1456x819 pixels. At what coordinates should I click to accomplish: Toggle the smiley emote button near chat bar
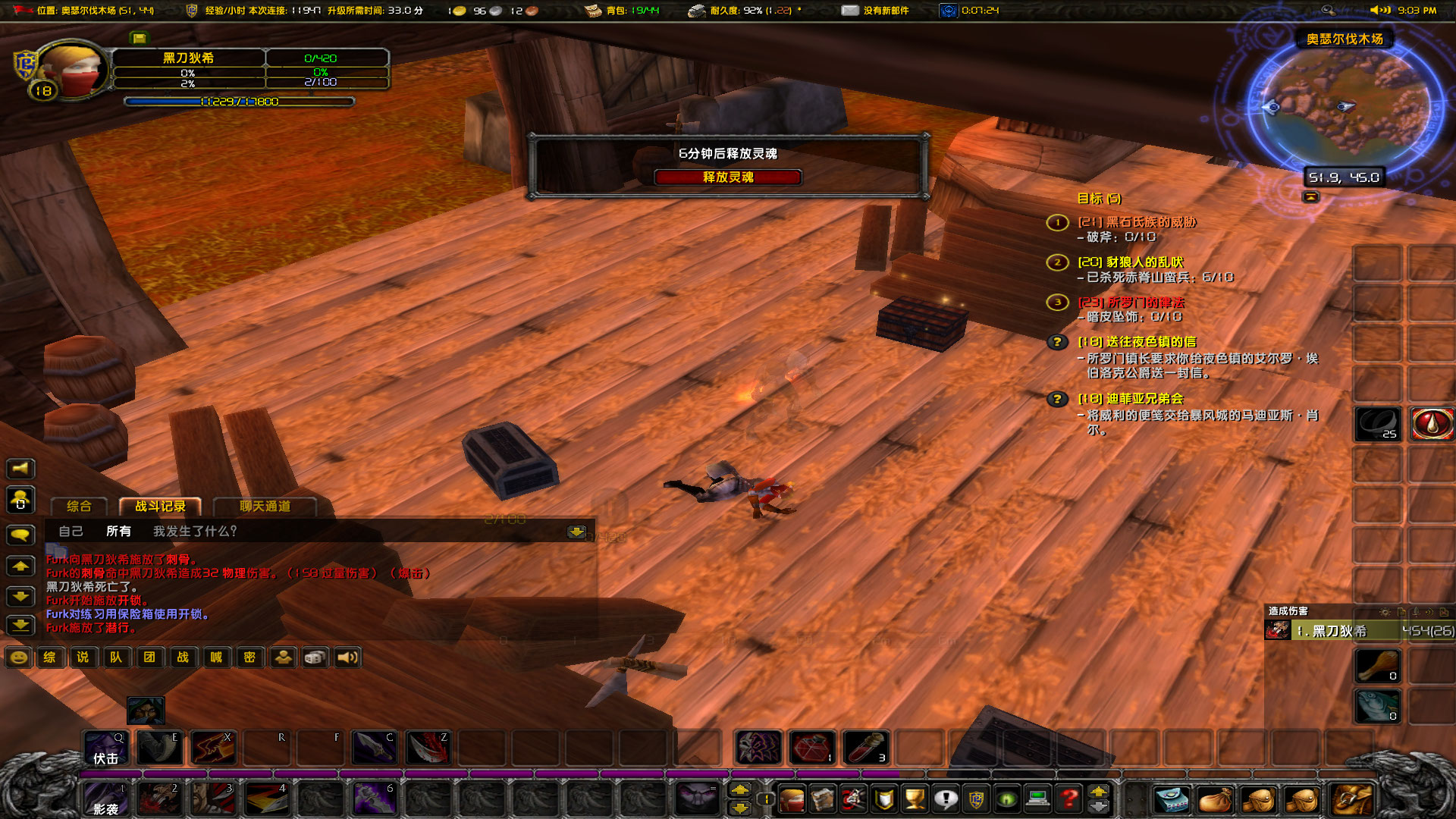[17, 657]
